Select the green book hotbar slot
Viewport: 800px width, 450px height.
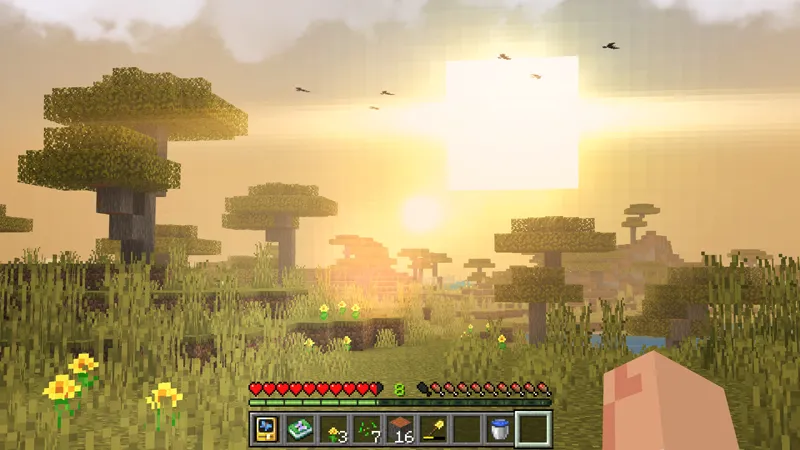point(299,429)
